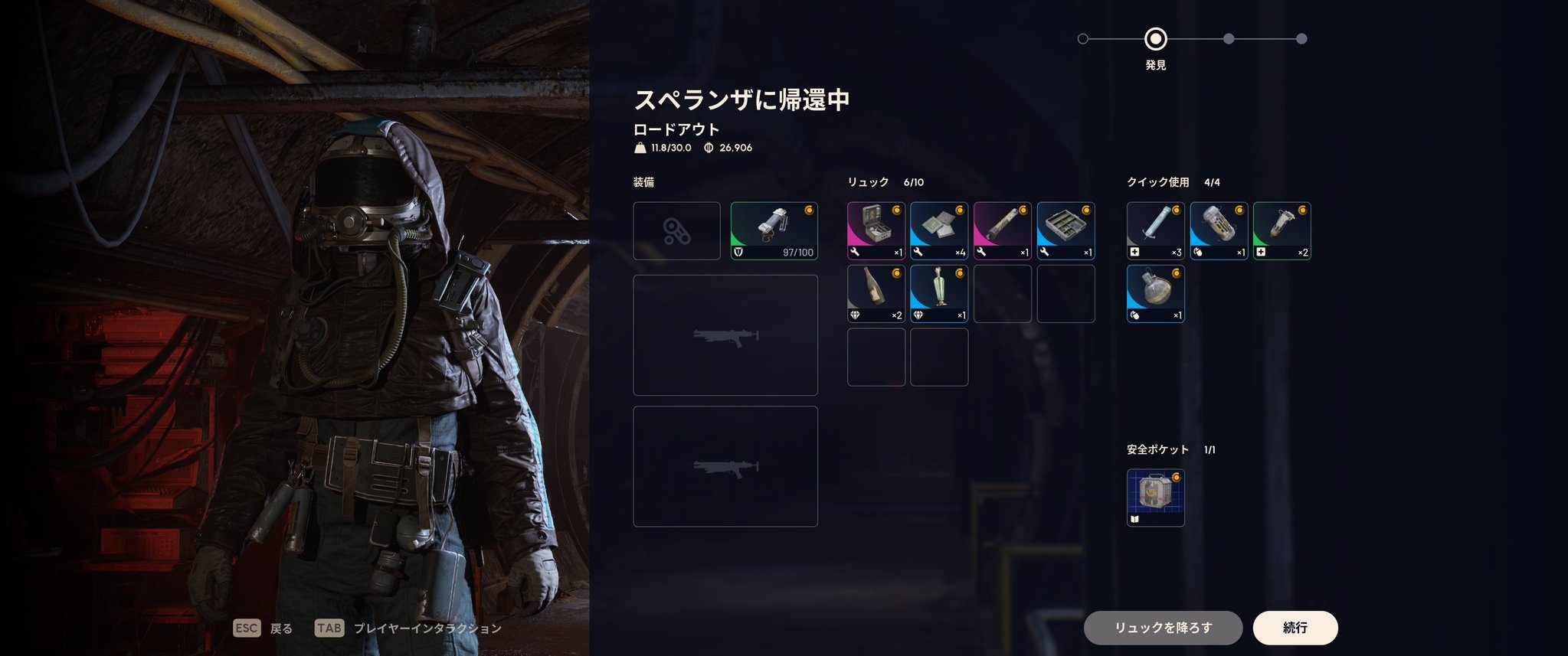
Task: Pick the green glass vase item
Action: pyautogui.click(x=939, y=293)
